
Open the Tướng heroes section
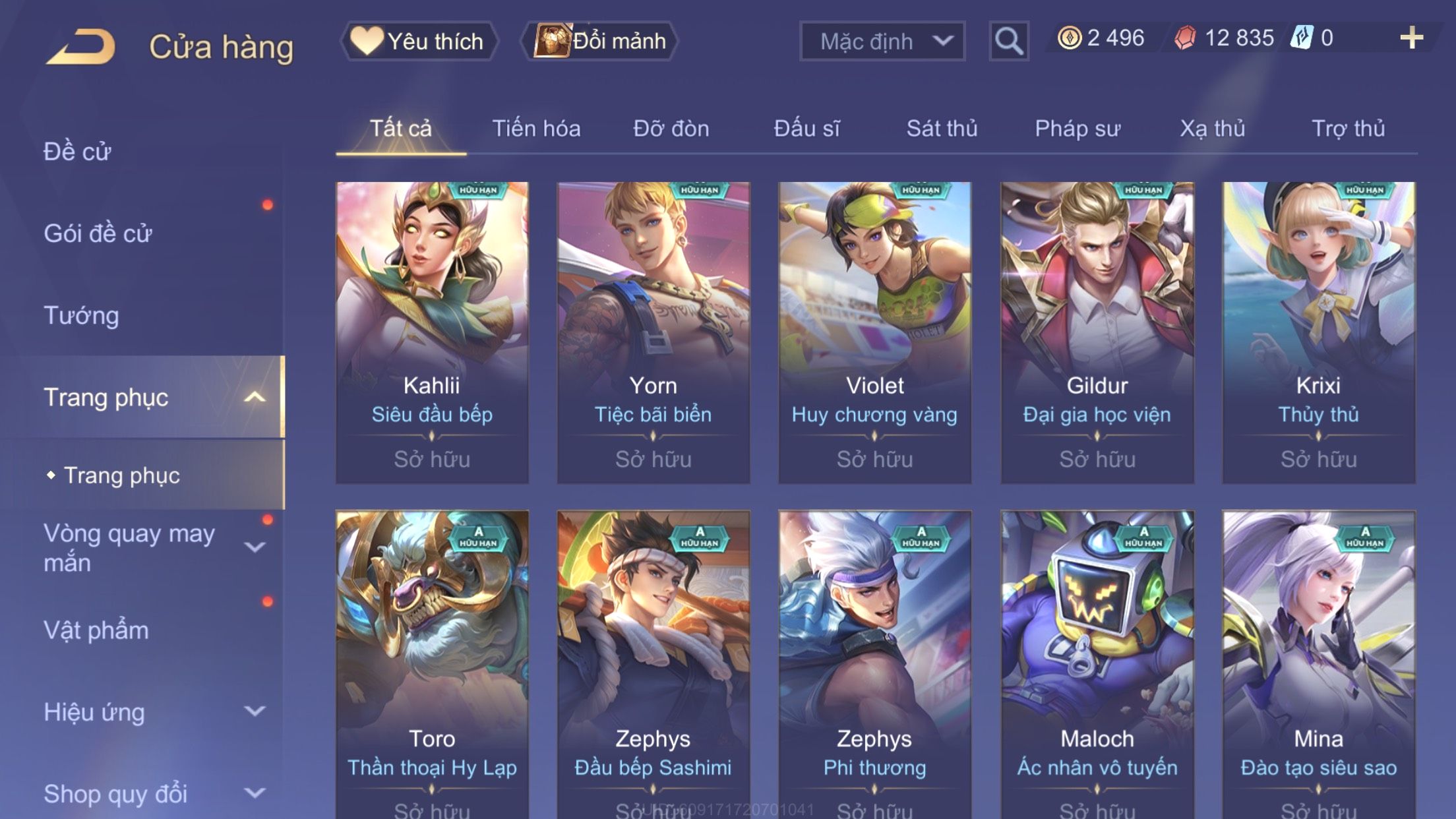81,315
